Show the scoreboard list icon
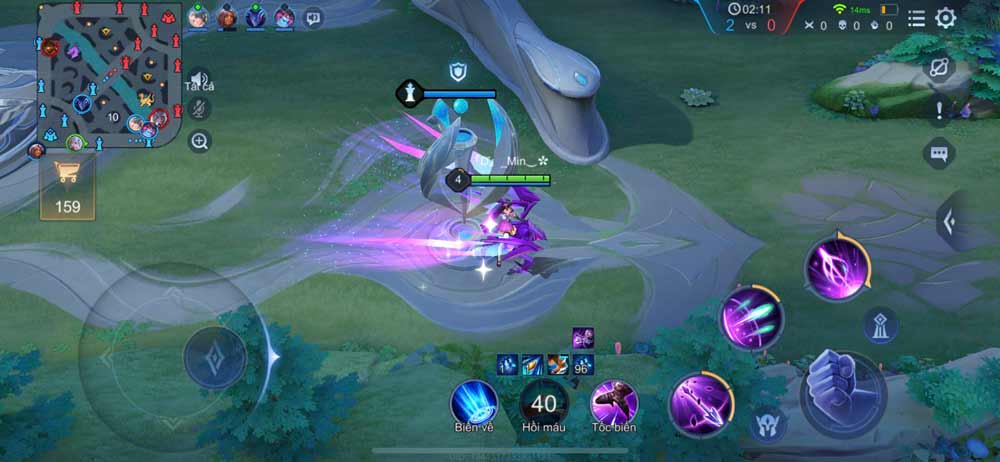The image size is (1000, 462). point(916,18)
